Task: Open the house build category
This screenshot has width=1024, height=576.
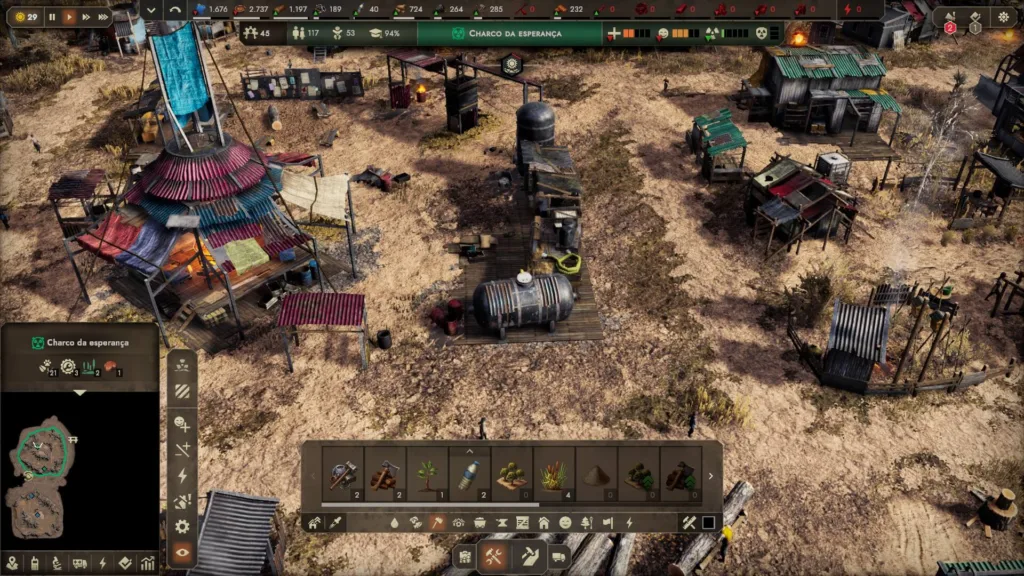Action: (x=544, y=522)
